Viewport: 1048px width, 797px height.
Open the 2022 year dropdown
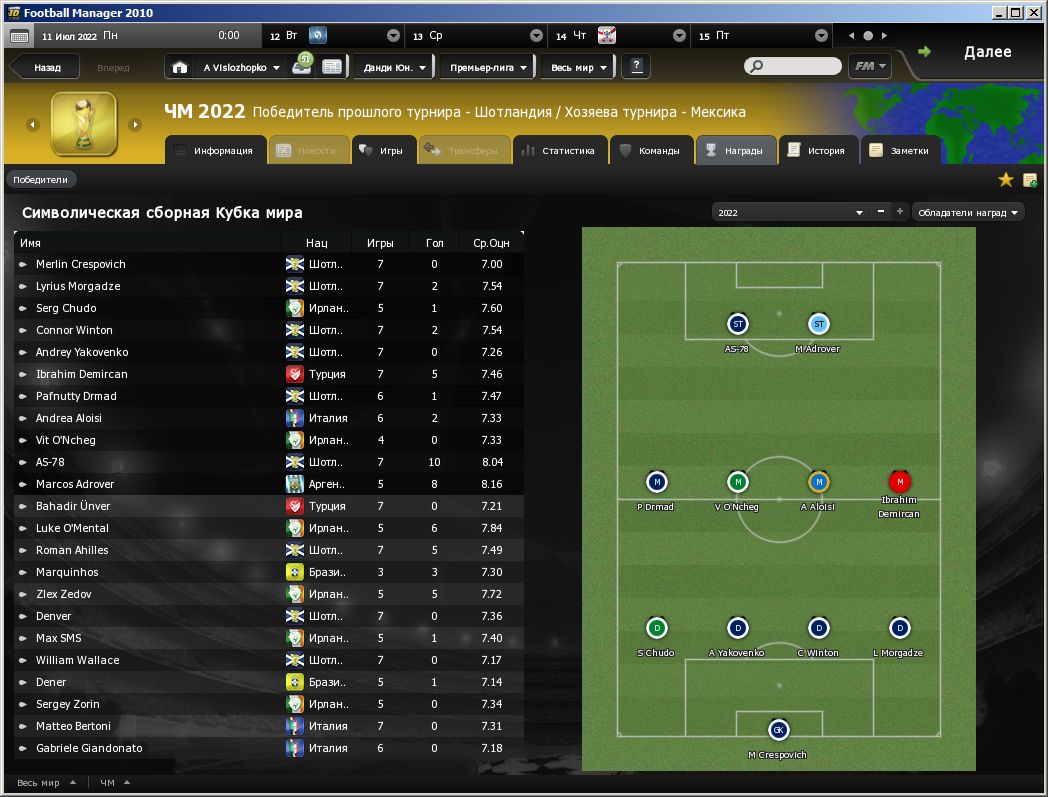pyautogui.click(x=790, y=213)
